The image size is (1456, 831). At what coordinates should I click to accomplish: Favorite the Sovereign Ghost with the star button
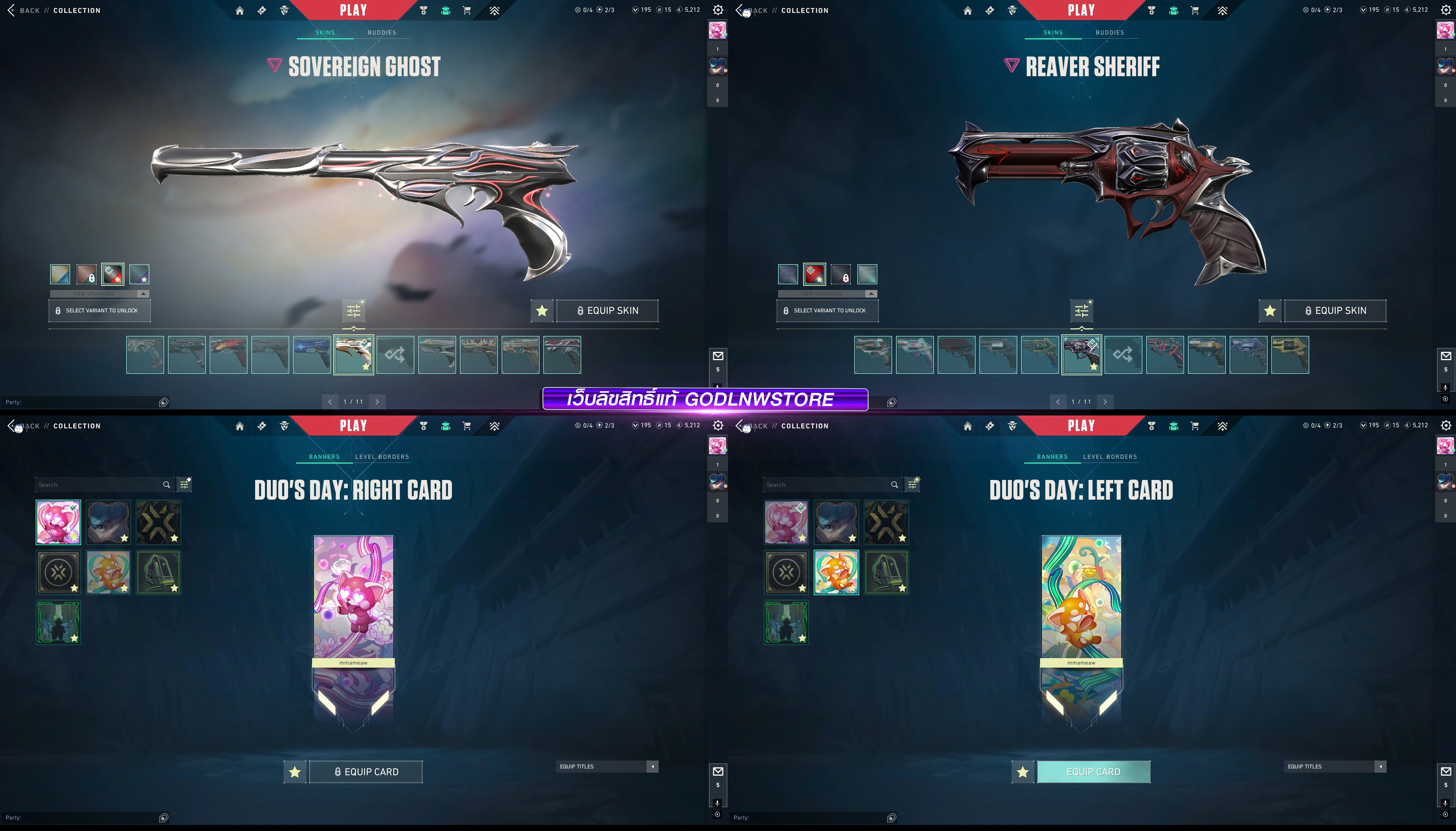coord(542,310)
